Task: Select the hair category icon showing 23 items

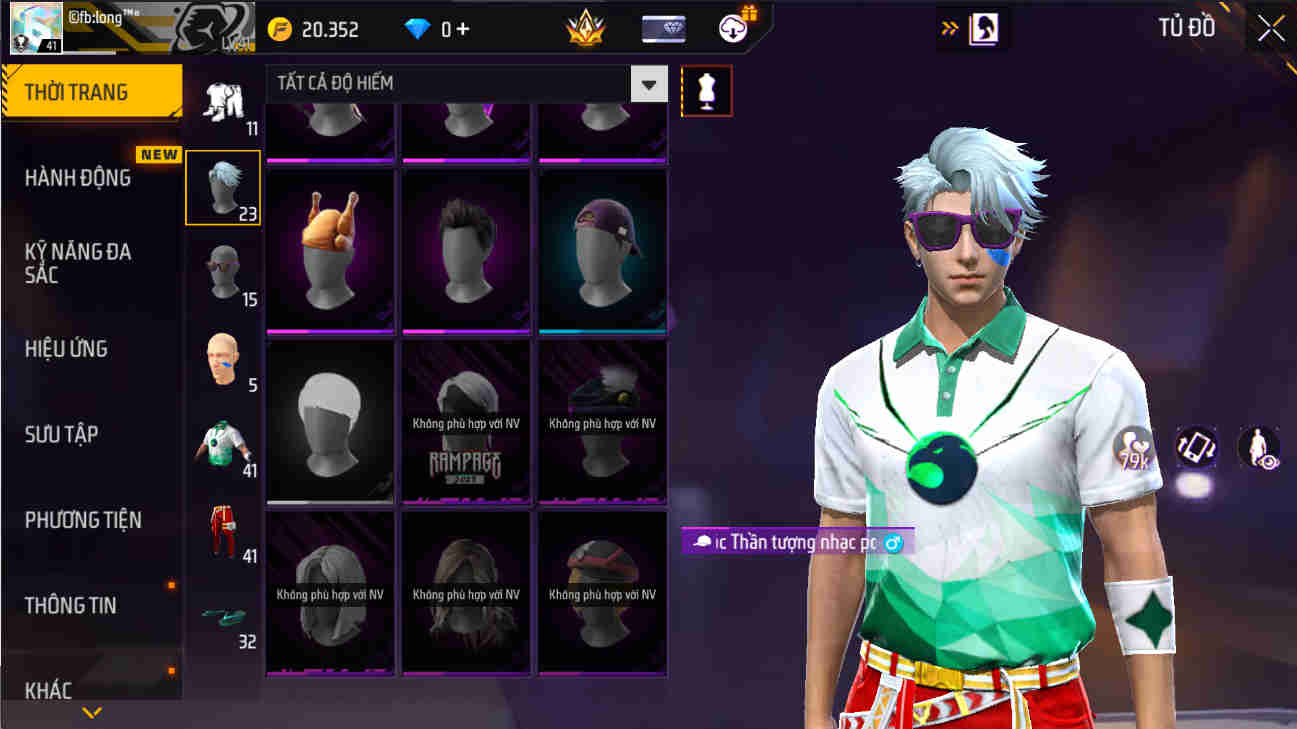Action: (x=222, y=186)
